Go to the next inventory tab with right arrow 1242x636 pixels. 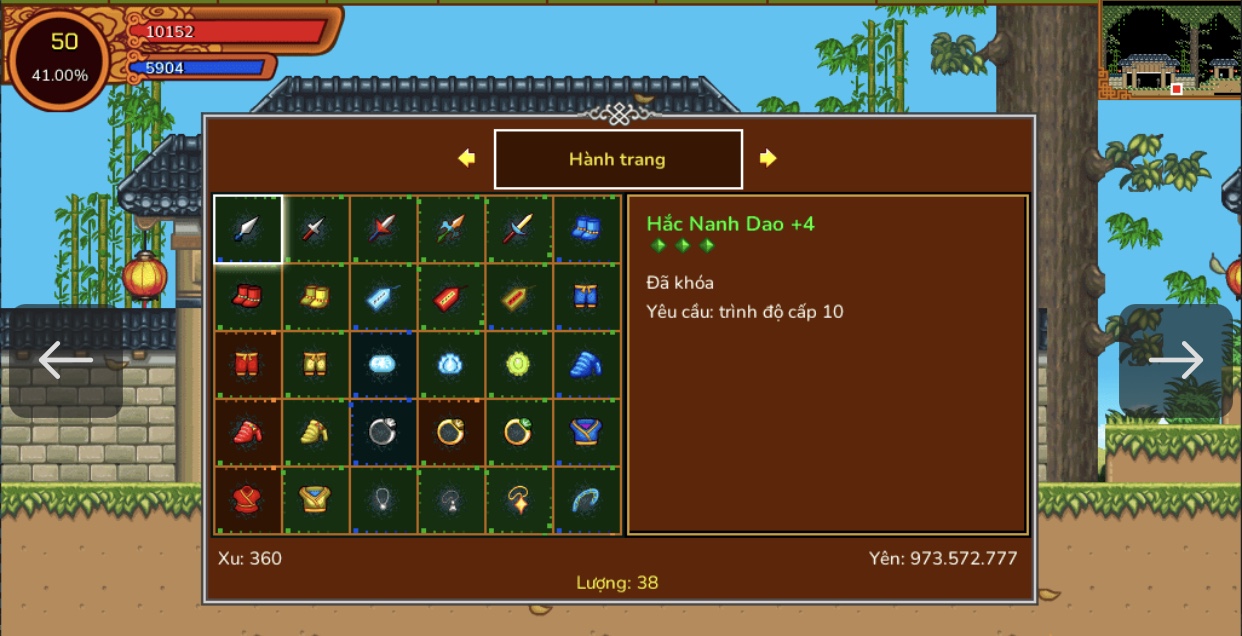click(768, 158)
